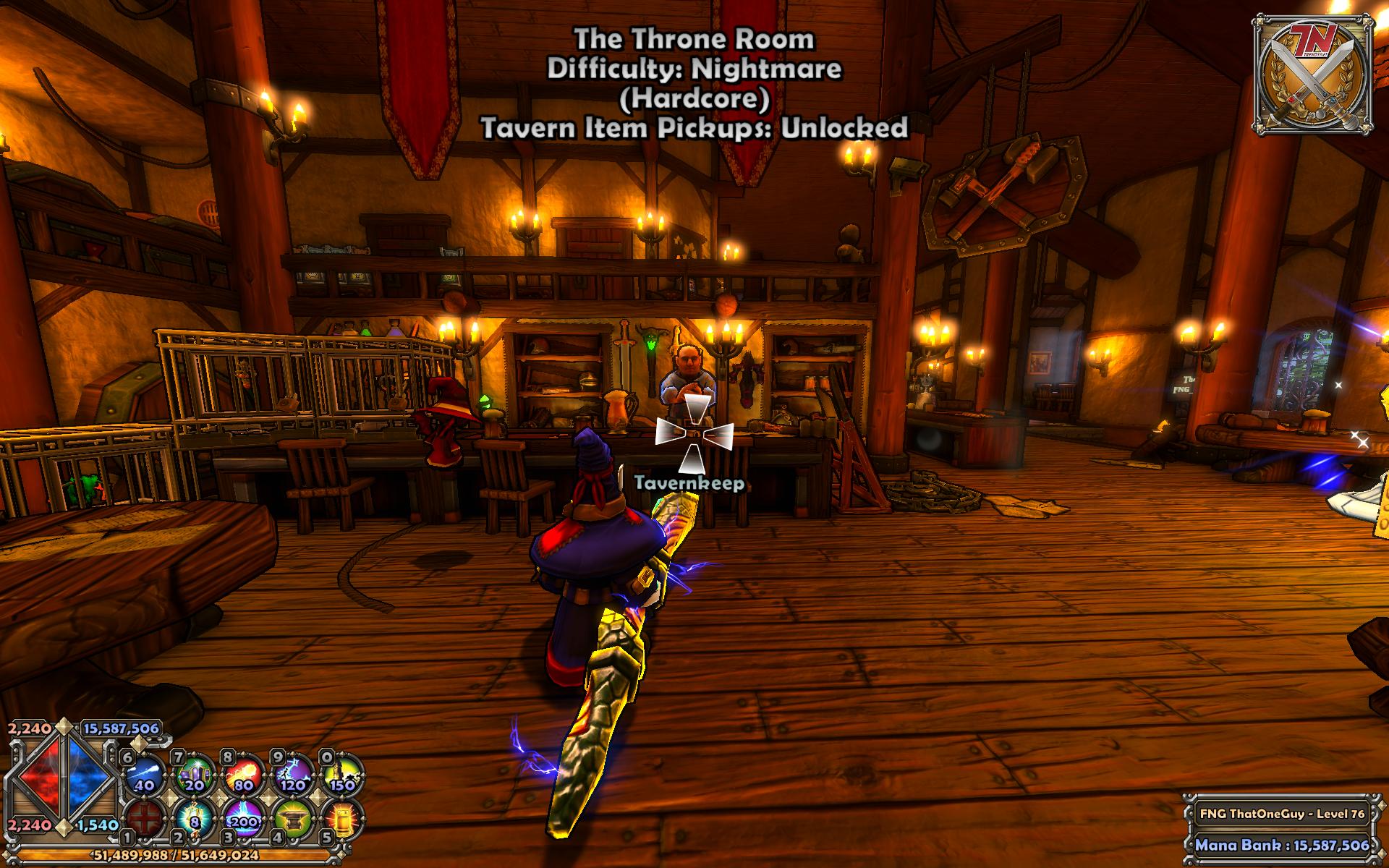Select the deadly striker tower, cost 150
The width and height of the screenshot is (1389, 868).
342,775
